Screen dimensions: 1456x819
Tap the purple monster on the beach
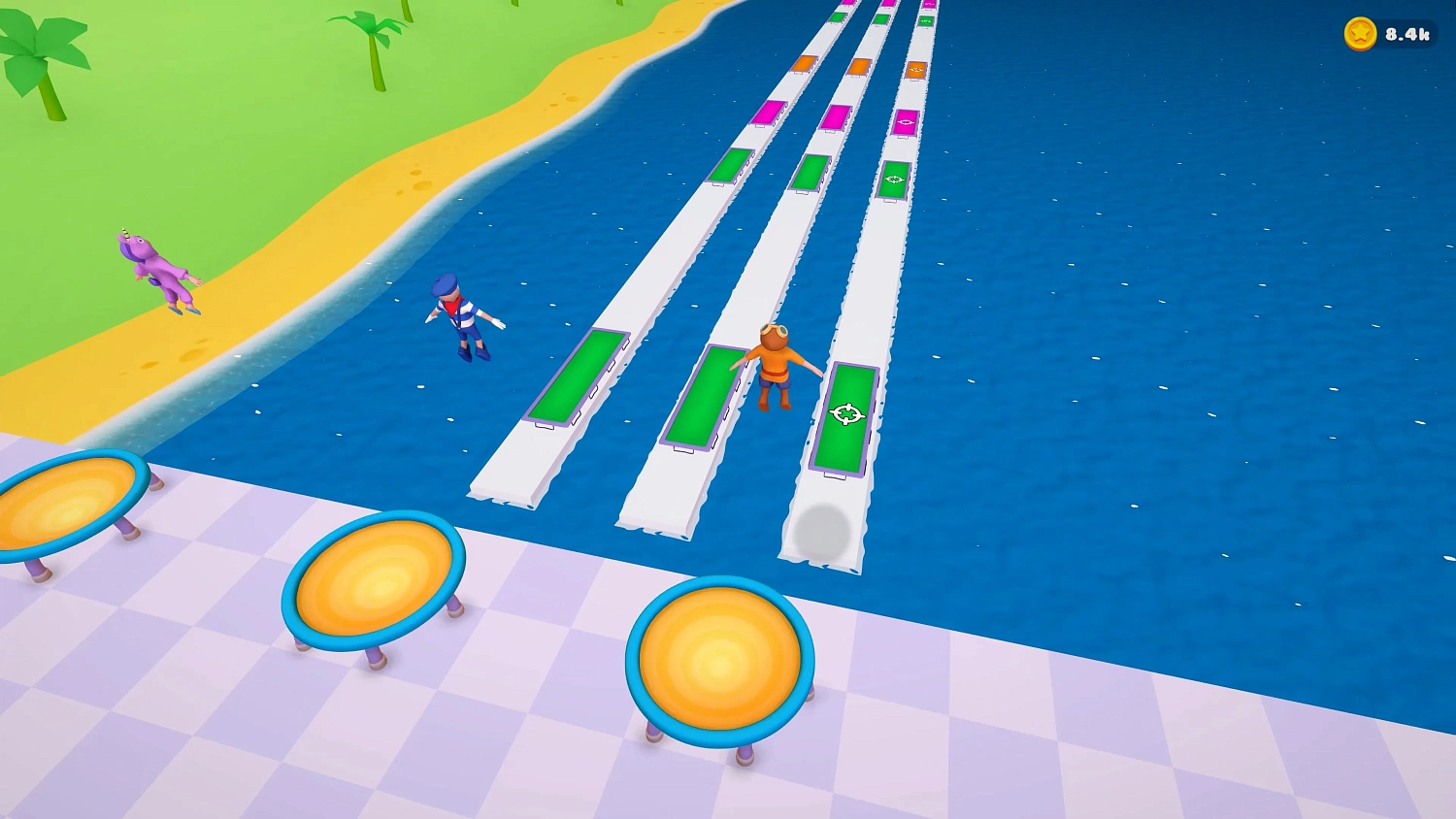tap(160, 272)
